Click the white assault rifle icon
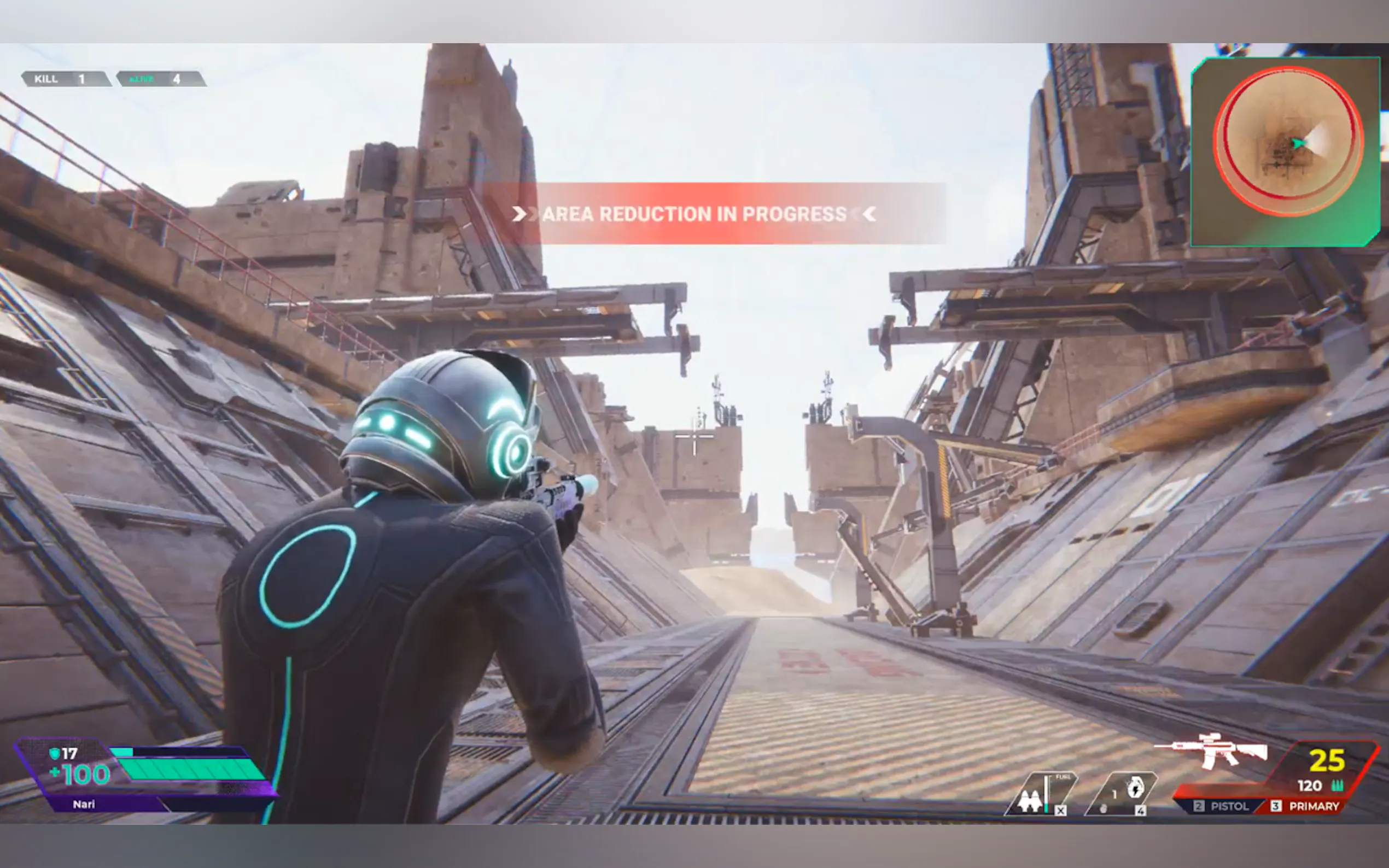The width and height of the screenshot is (1389, 868). [x=1212, y=750]
